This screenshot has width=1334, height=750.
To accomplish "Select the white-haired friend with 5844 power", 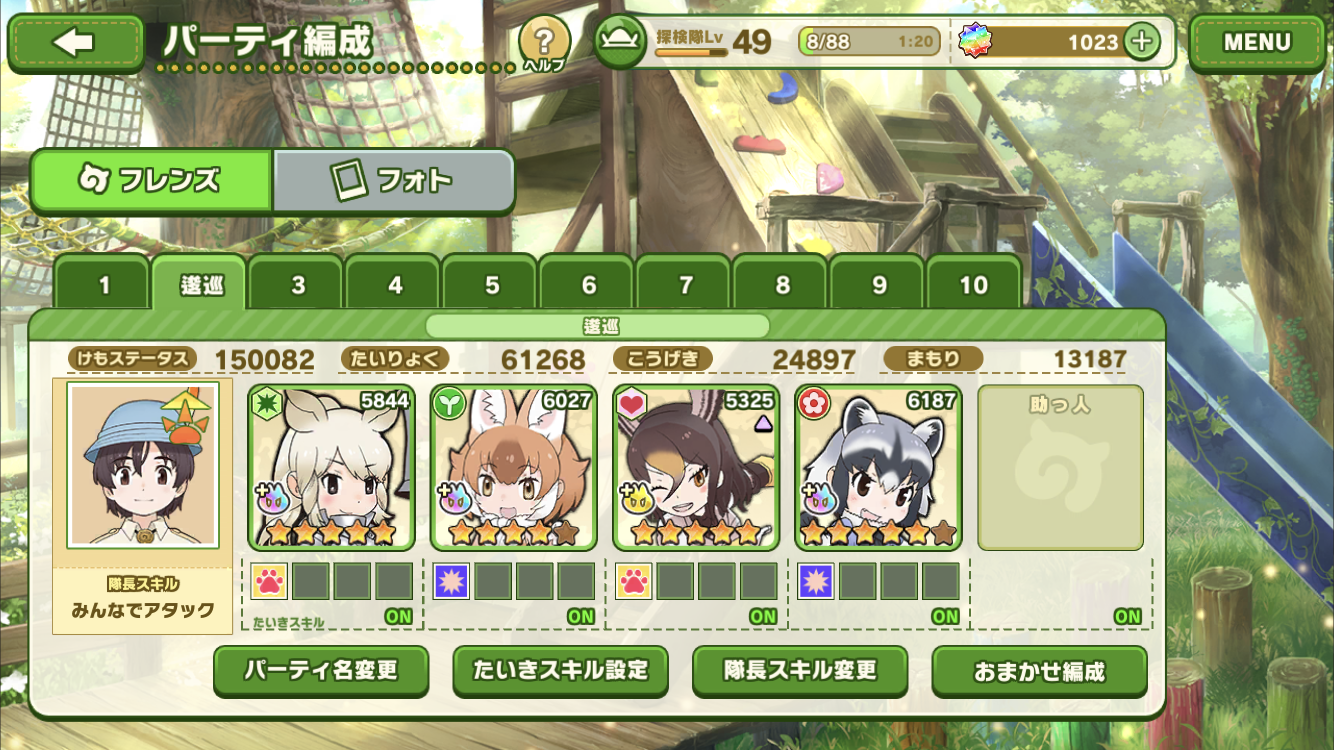I will click(331, 467).
